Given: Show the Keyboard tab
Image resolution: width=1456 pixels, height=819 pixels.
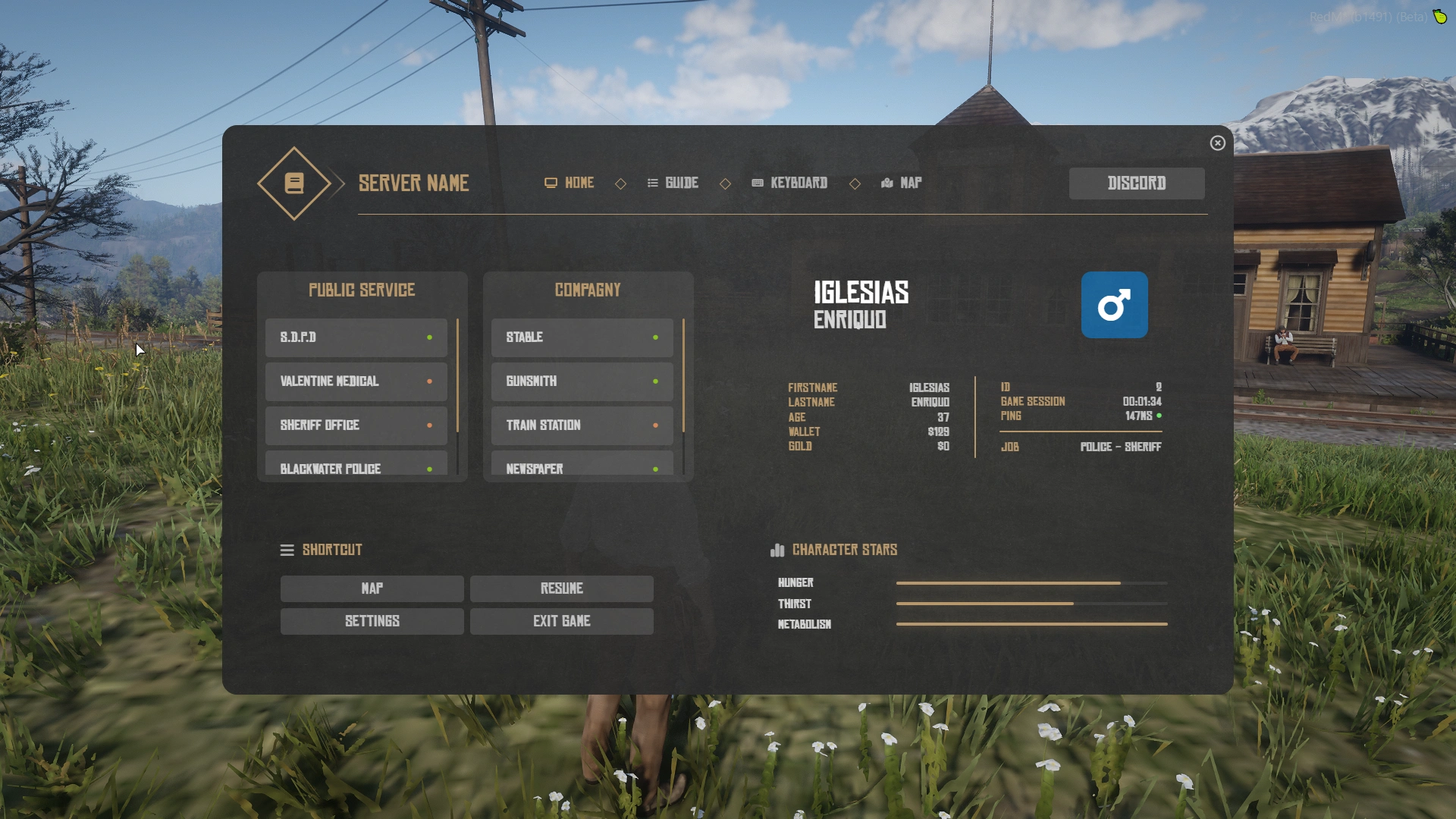Looking at the screenshot, I should (x=789, y=184).
